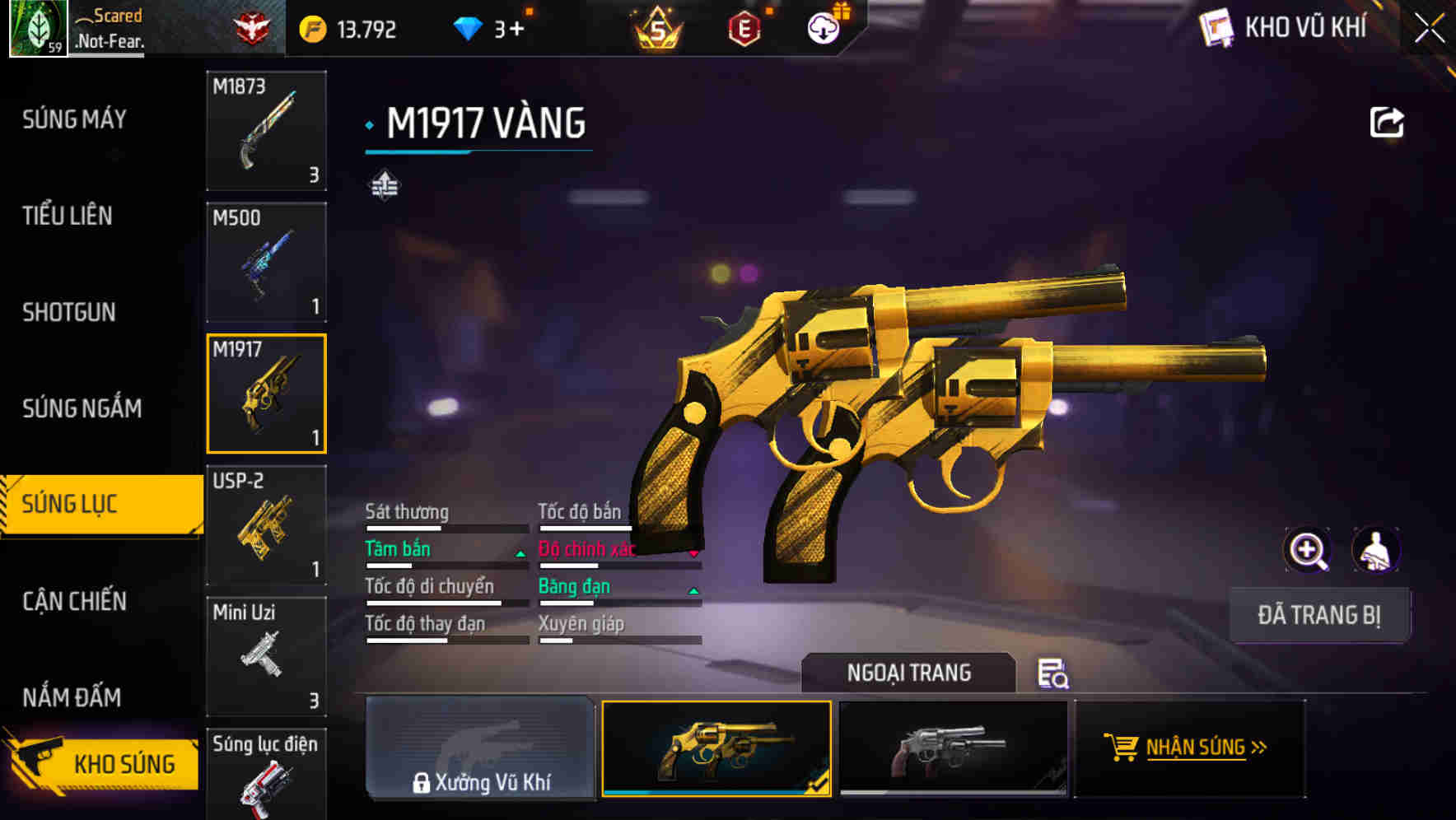Click the attachment slots icon under M1917 VÀNG
1456x820 pixels.
tap(385, 184)
